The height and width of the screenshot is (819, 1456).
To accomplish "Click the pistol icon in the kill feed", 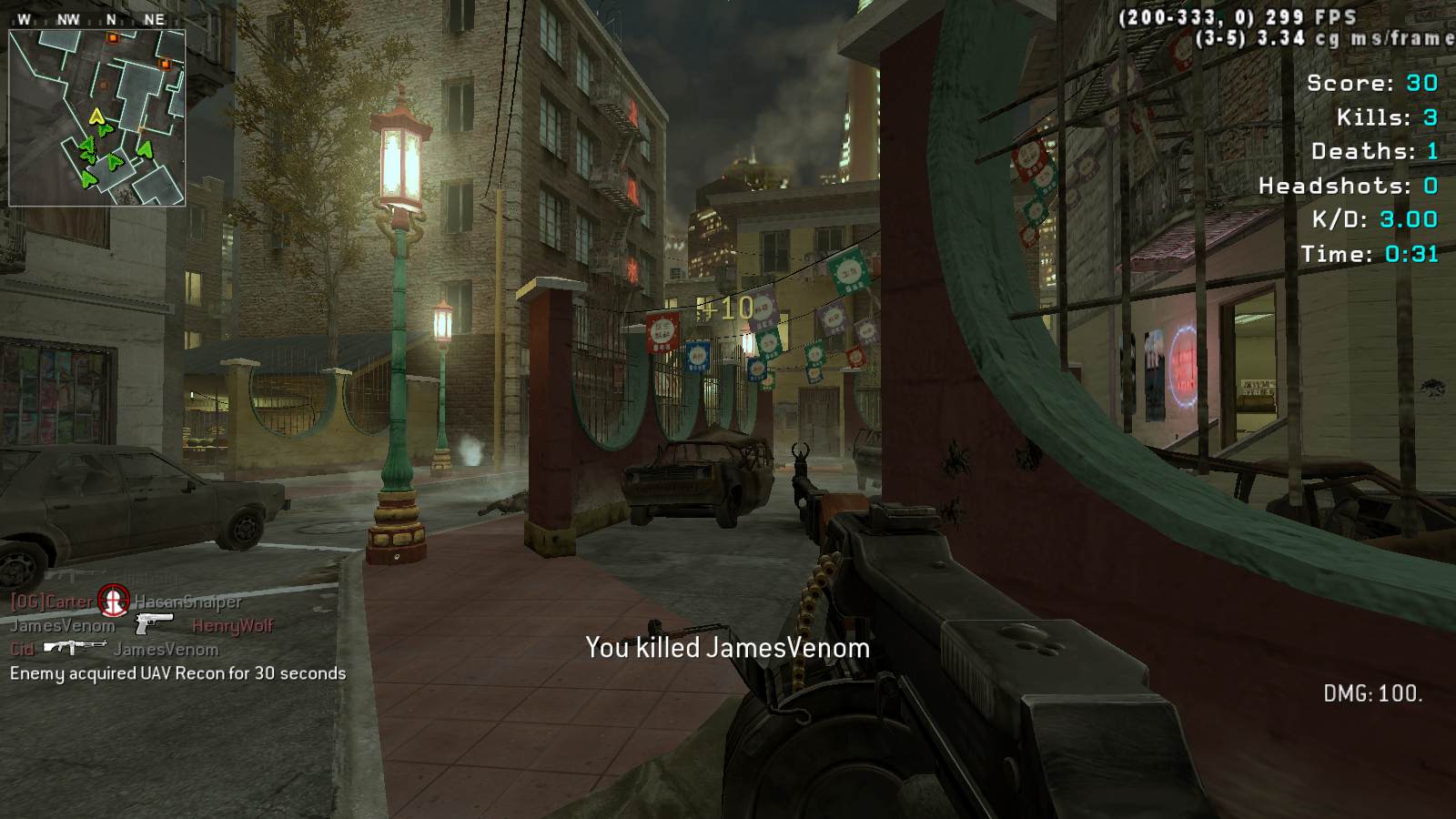I will (x=153, y=624).
